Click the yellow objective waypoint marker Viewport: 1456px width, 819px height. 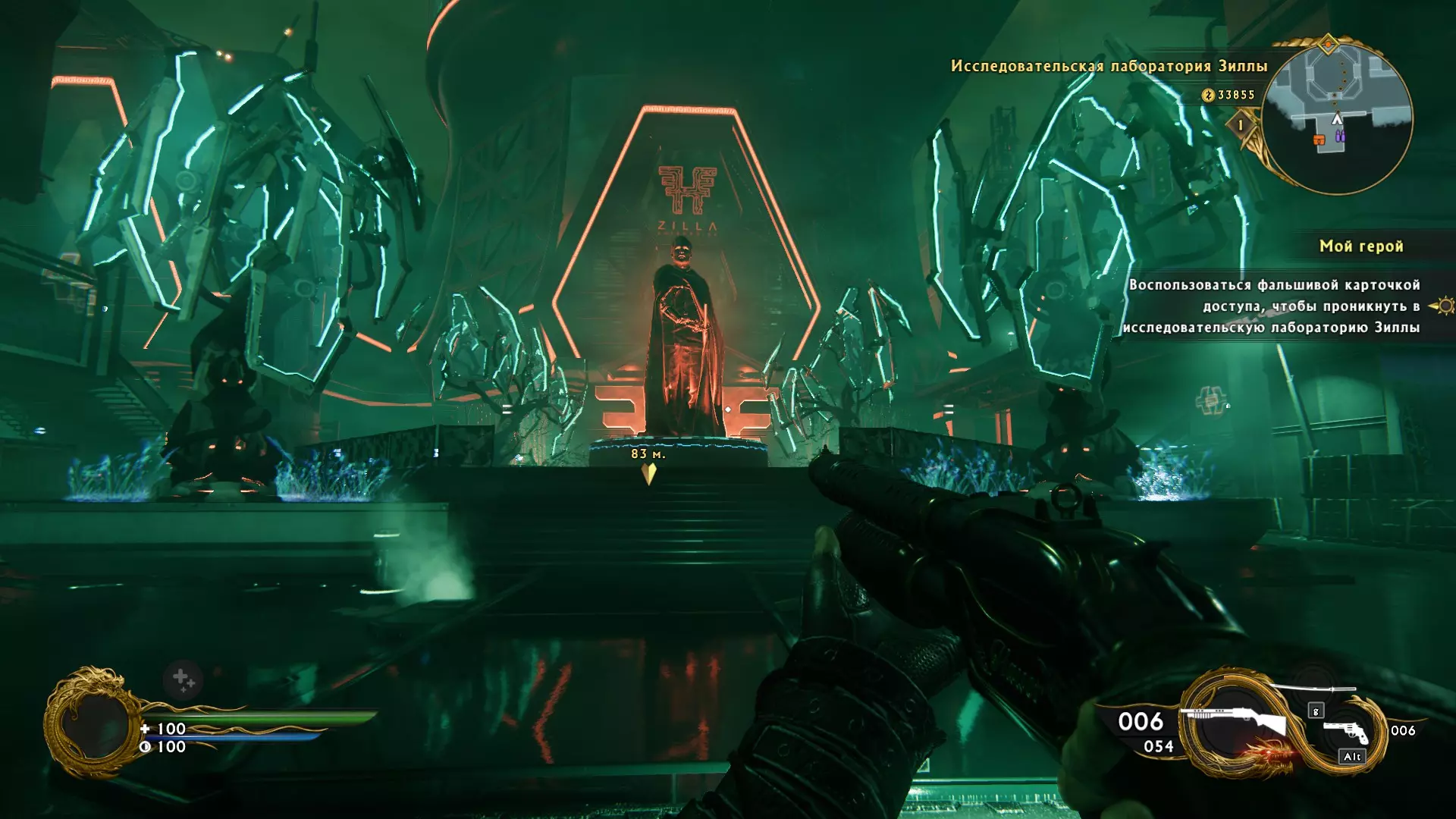coord(648,473)
